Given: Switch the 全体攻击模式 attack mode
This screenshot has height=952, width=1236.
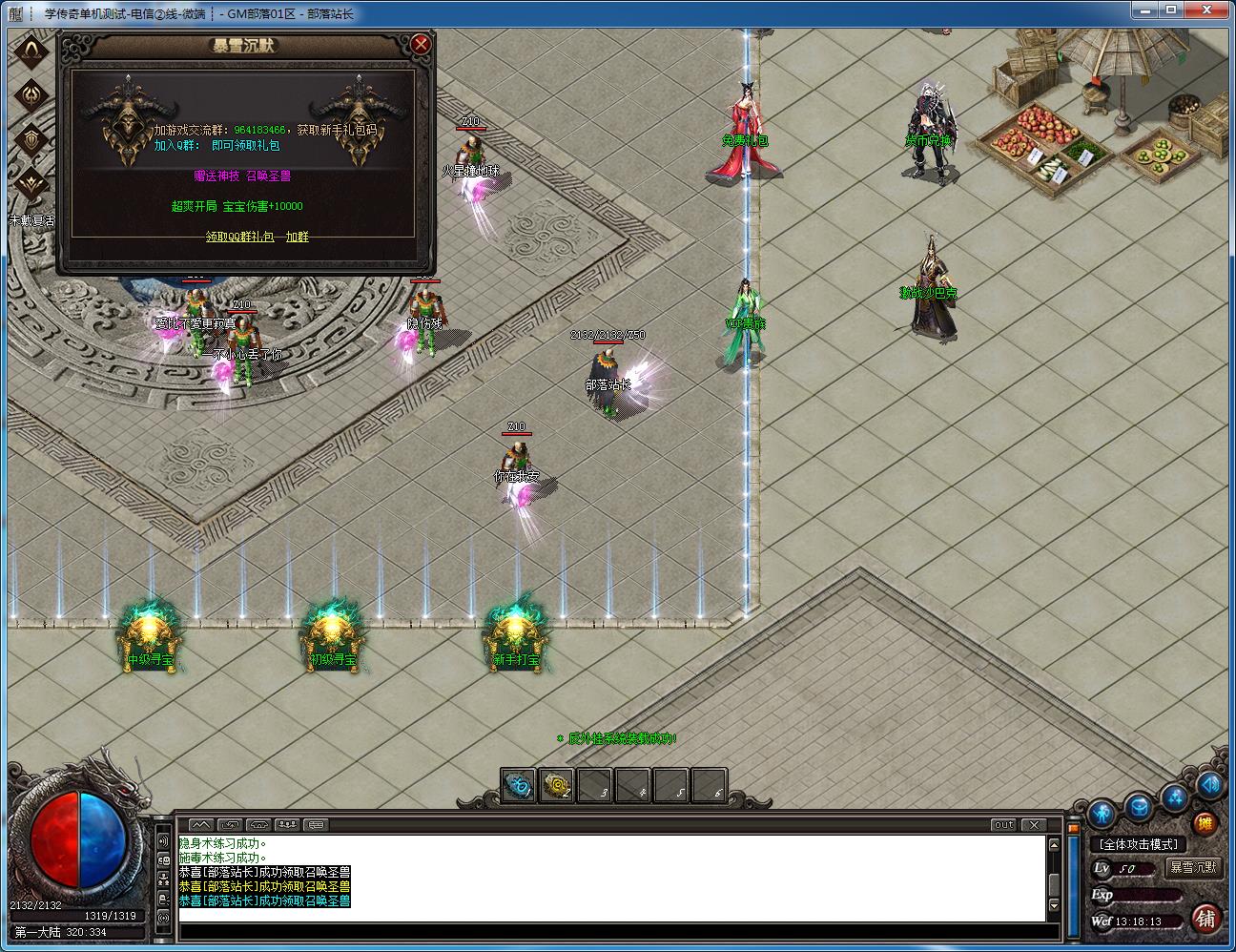Looking at the screenshot, I should (x=1138, y=844).
